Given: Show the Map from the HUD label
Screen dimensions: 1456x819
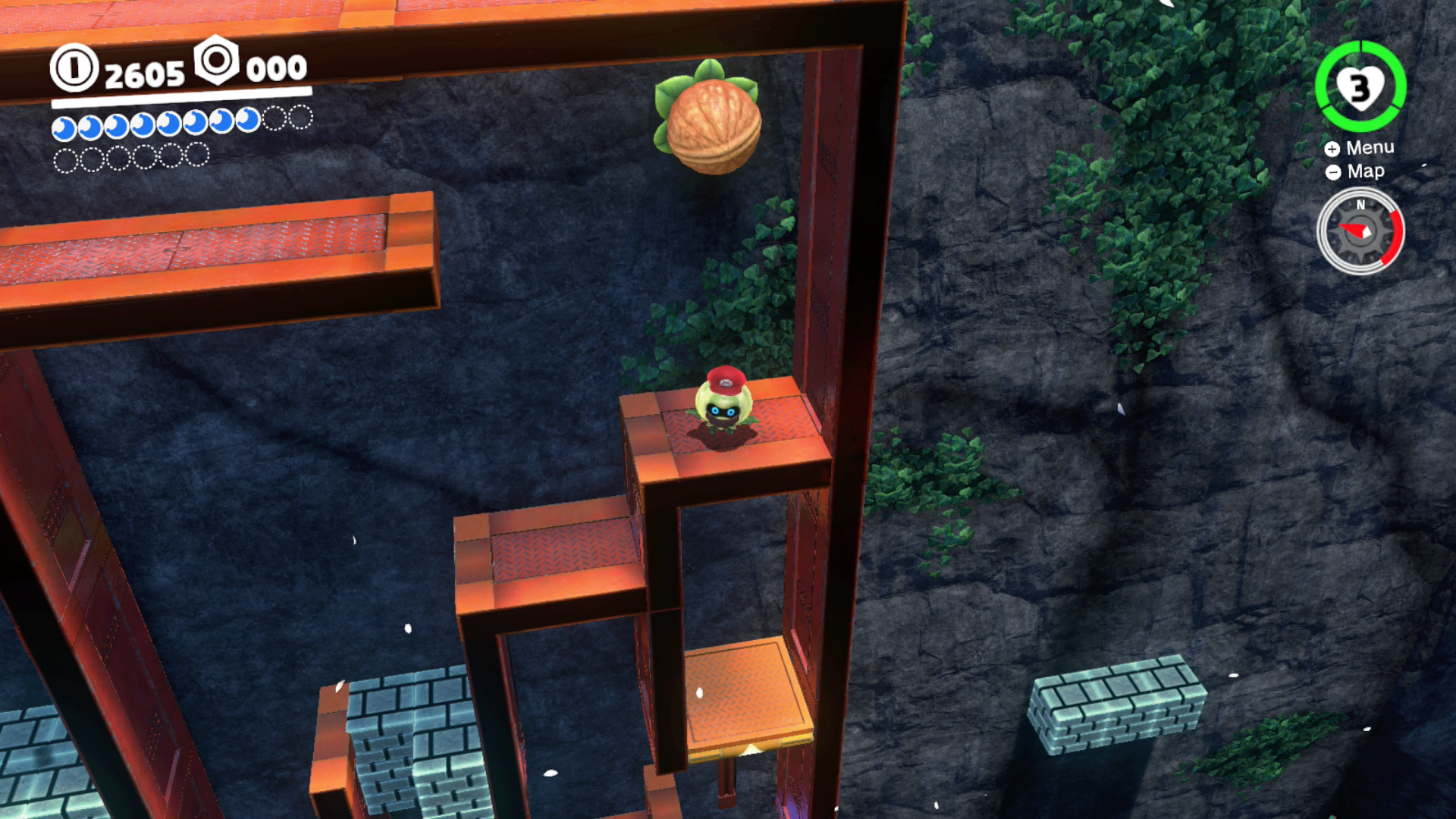Looking at the screenshot, I should [1356, 172].
